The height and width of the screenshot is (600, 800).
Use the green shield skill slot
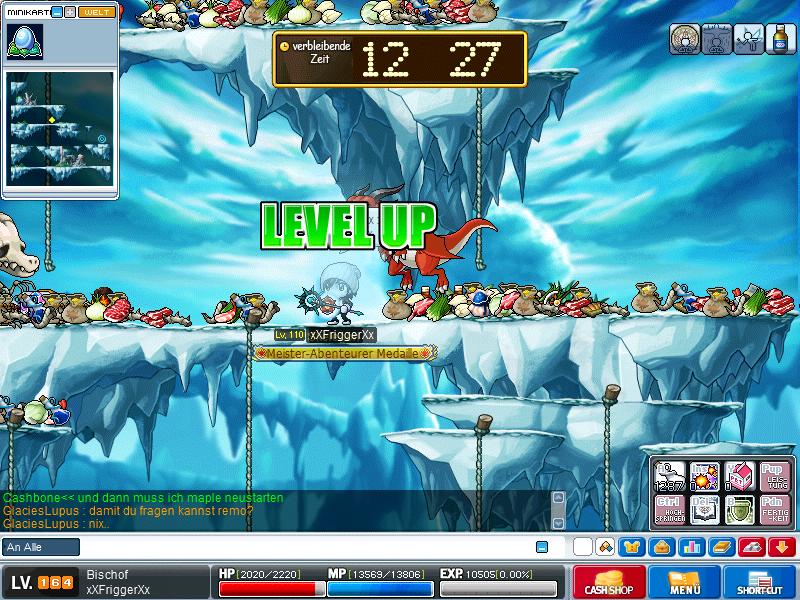[x=738, y=508]
